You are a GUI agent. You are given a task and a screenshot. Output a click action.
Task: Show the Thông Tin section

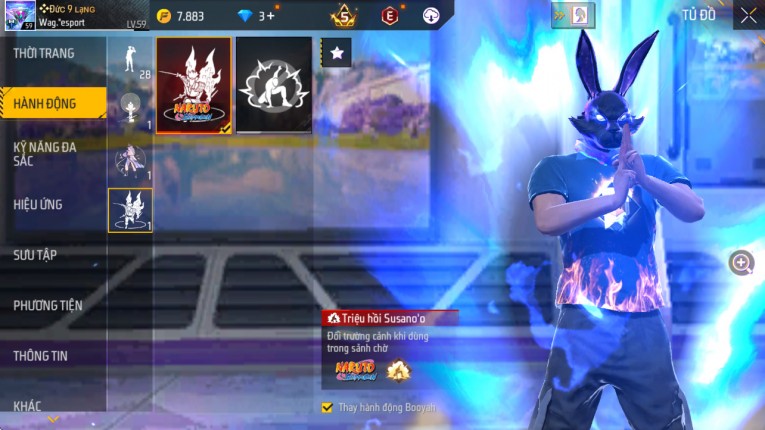[x=41, y=355]
